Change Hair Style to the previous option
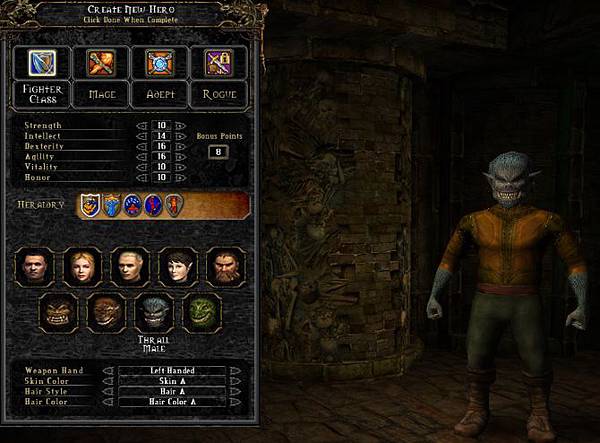600x443 pixels. click(106, 390)
